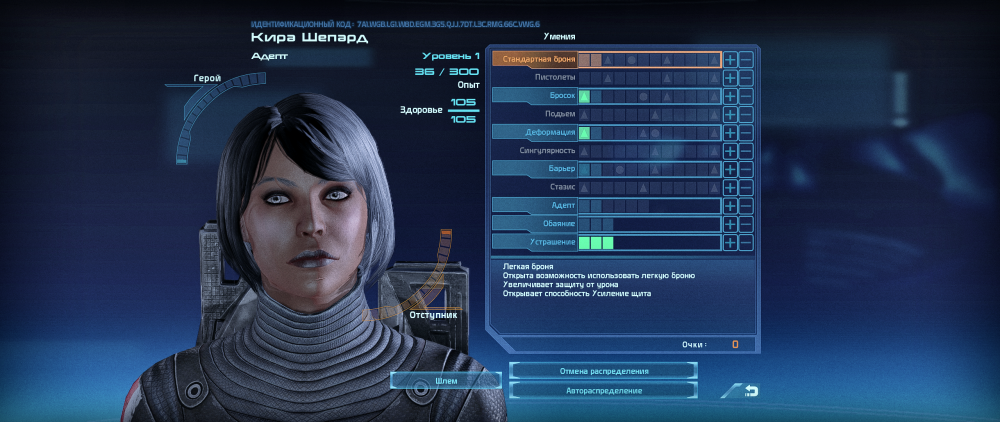The height and width of the screenshot is (422, 1000).
Task: Add a point to Стандартная броня
Action: pyautogui.click(x=730, y=60)
